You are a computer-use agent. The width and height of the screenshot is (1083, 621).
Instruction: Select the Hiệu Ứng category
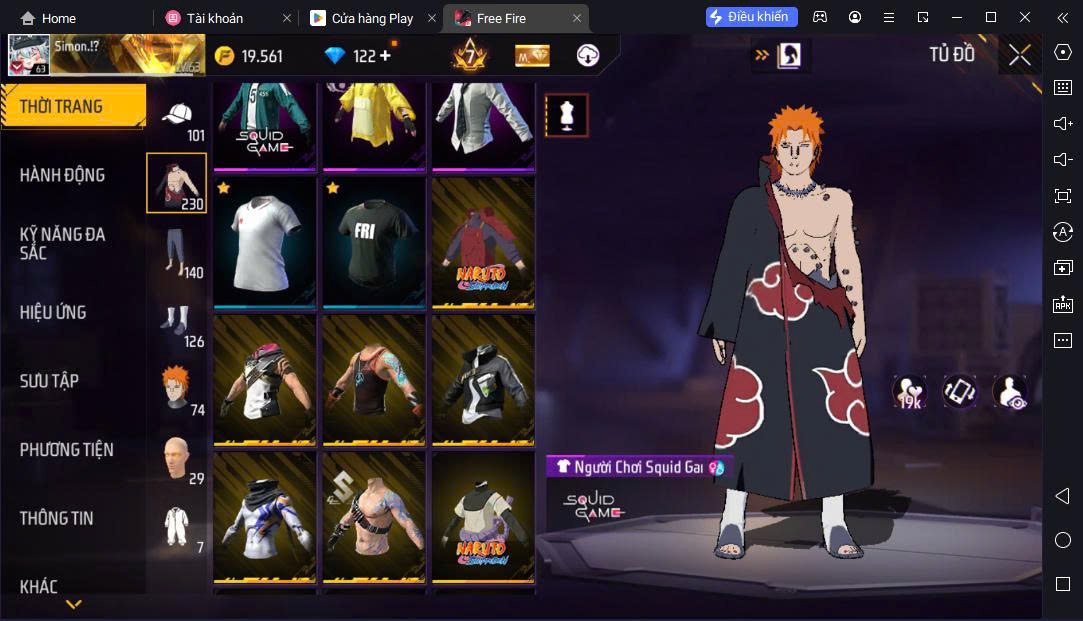click(x=53, y=312)
